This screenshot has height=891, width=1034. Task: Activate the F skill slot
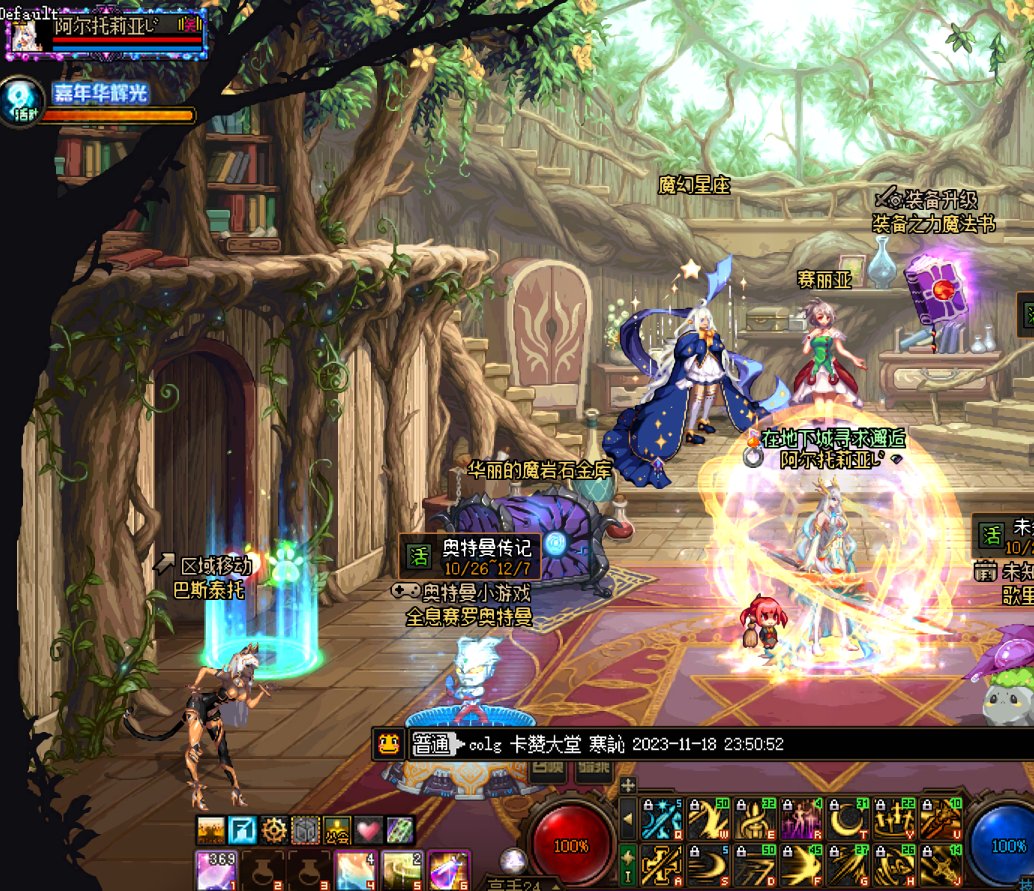pyautogui.click(x=801, y=866)
